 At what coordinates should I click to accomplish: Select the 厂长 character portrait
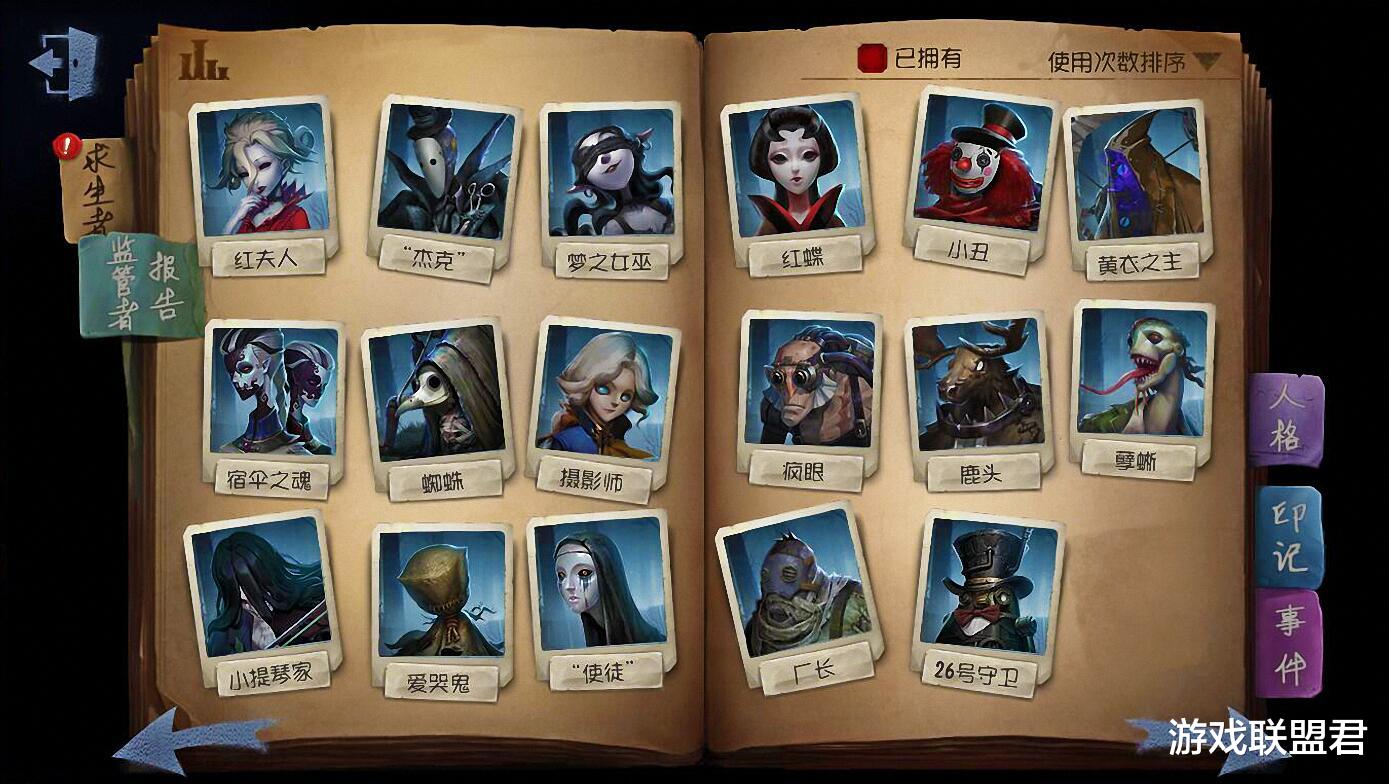795,590
